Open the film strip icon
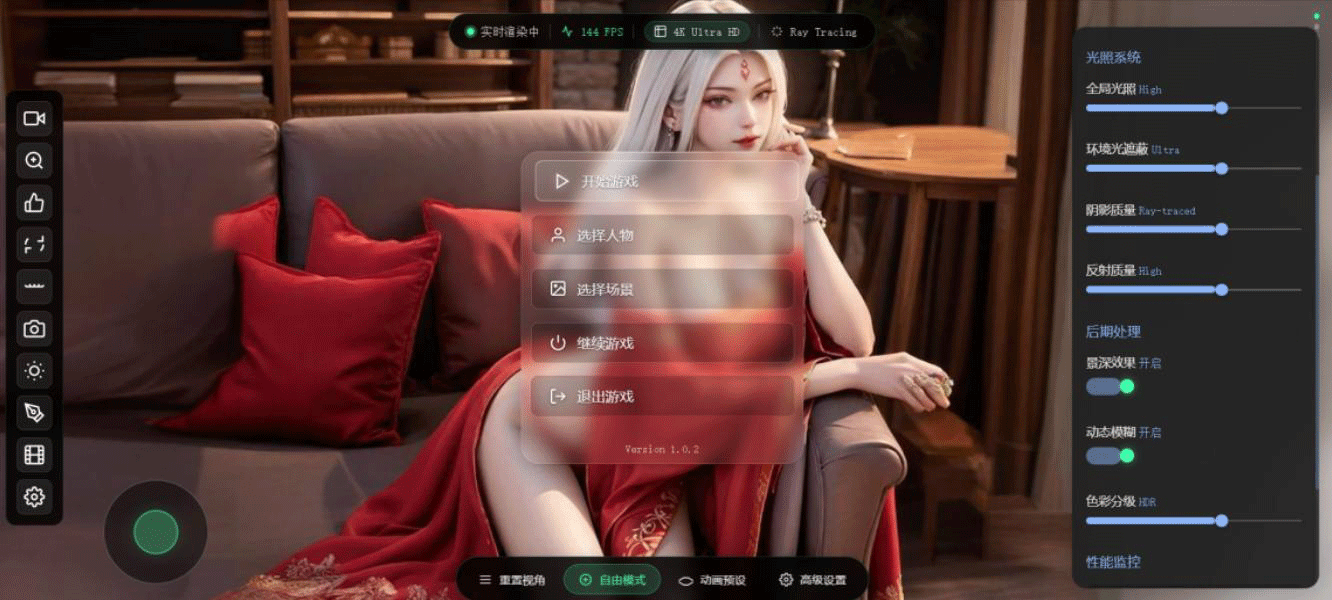Image resolution: width=1332 pixels, height=600 pixels. 34,455
